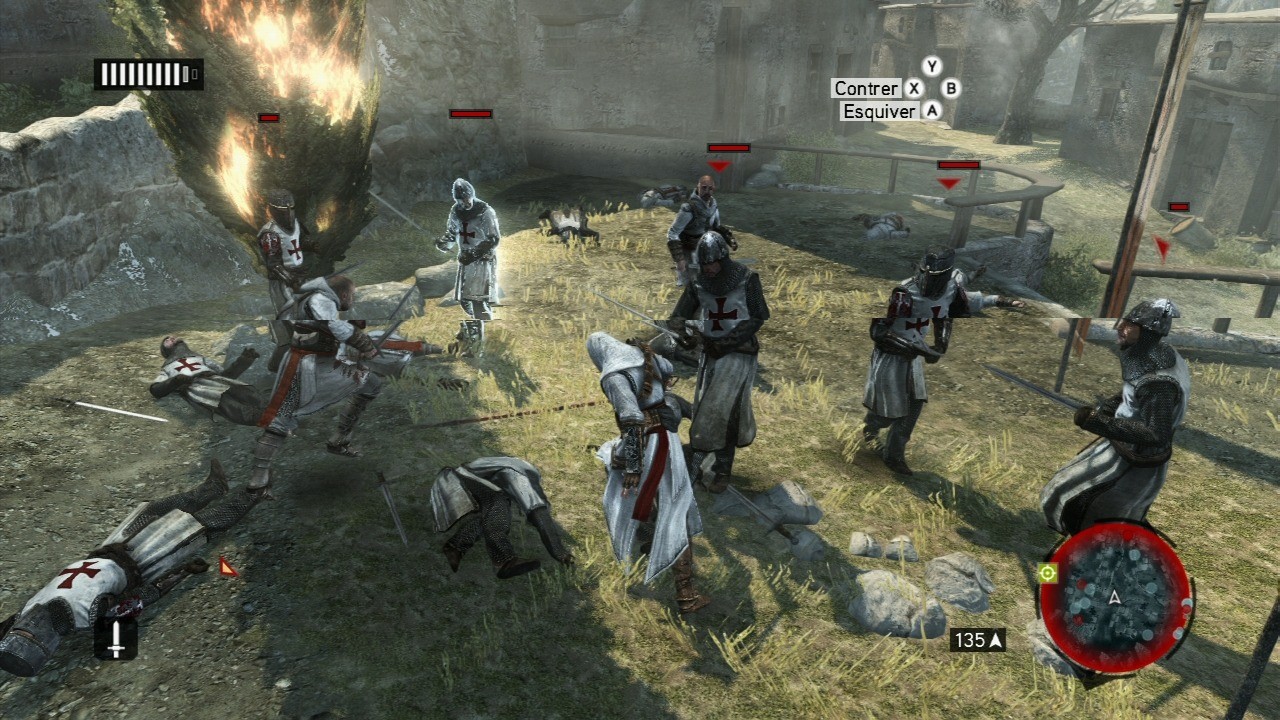This screenshot has width=1280, height=720.
Task: Click the green objective marker beside the minimap
Action: [x=1047, y=573]
